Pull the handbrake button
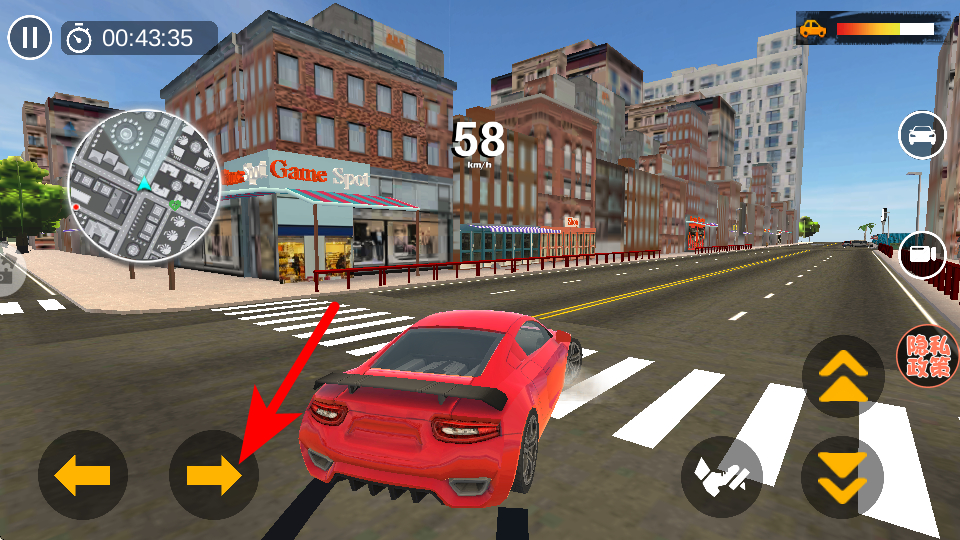This screenshot has height=540, width=960. point(722,477)
